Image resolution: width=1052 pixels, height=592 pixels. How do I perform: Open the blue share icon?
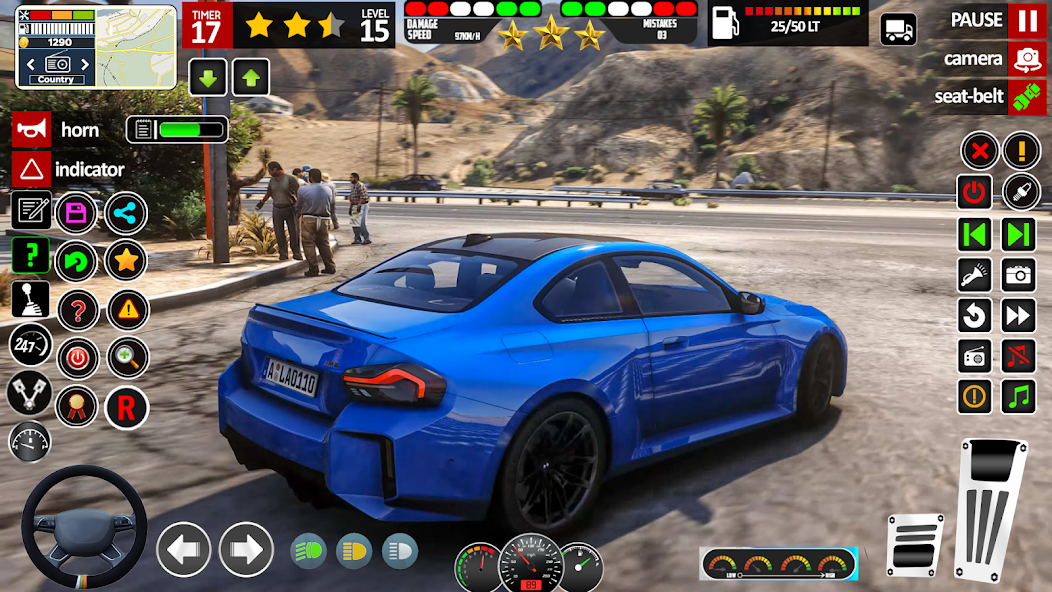click(x=126, y=212)
